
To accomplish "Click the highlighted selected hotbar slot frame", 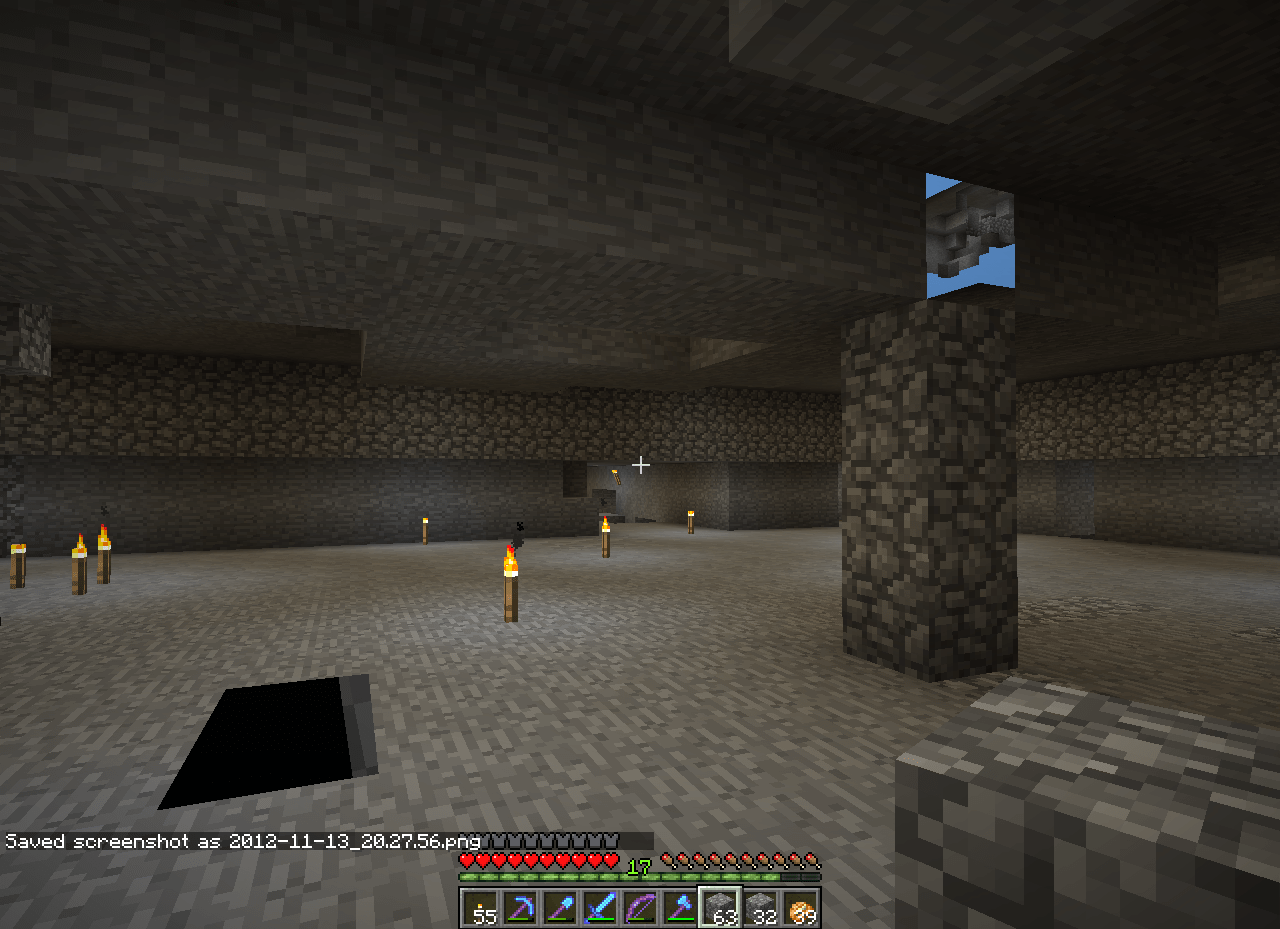I will pos(718,908).
